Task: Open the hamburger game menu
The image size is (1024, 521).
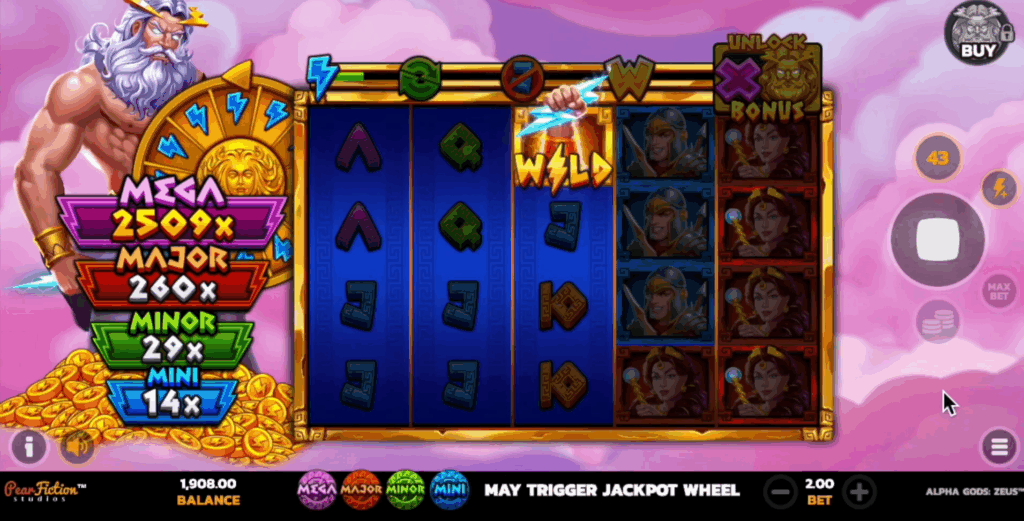Action: tap(998, 447)
